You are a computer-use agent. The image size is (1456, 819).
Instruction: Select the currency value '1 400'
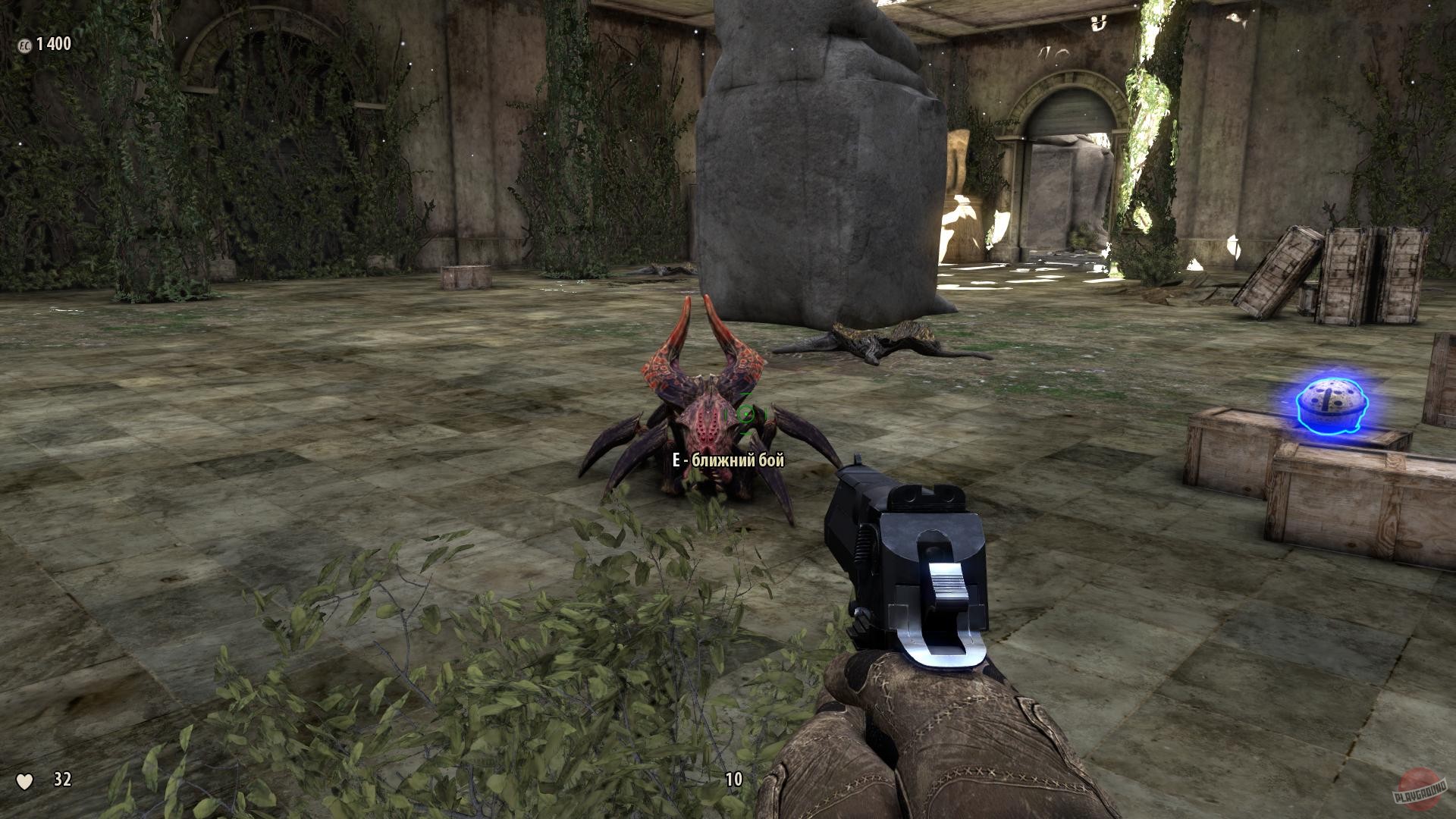[x=55, y=45]
